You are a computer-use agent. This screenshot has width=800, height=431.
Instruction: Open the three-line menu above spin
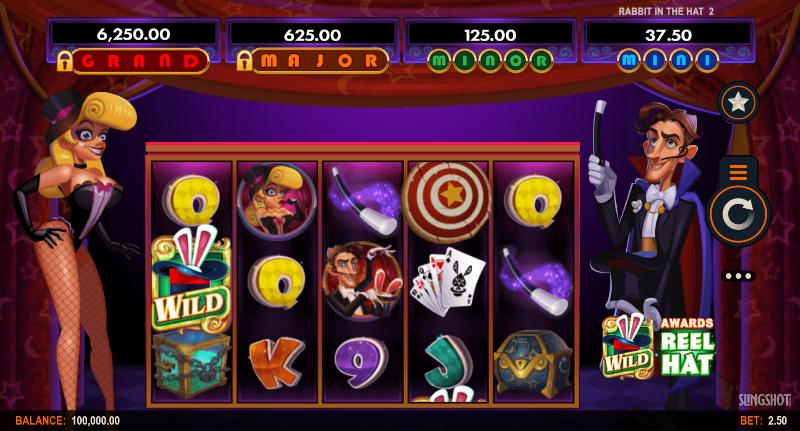738,171
